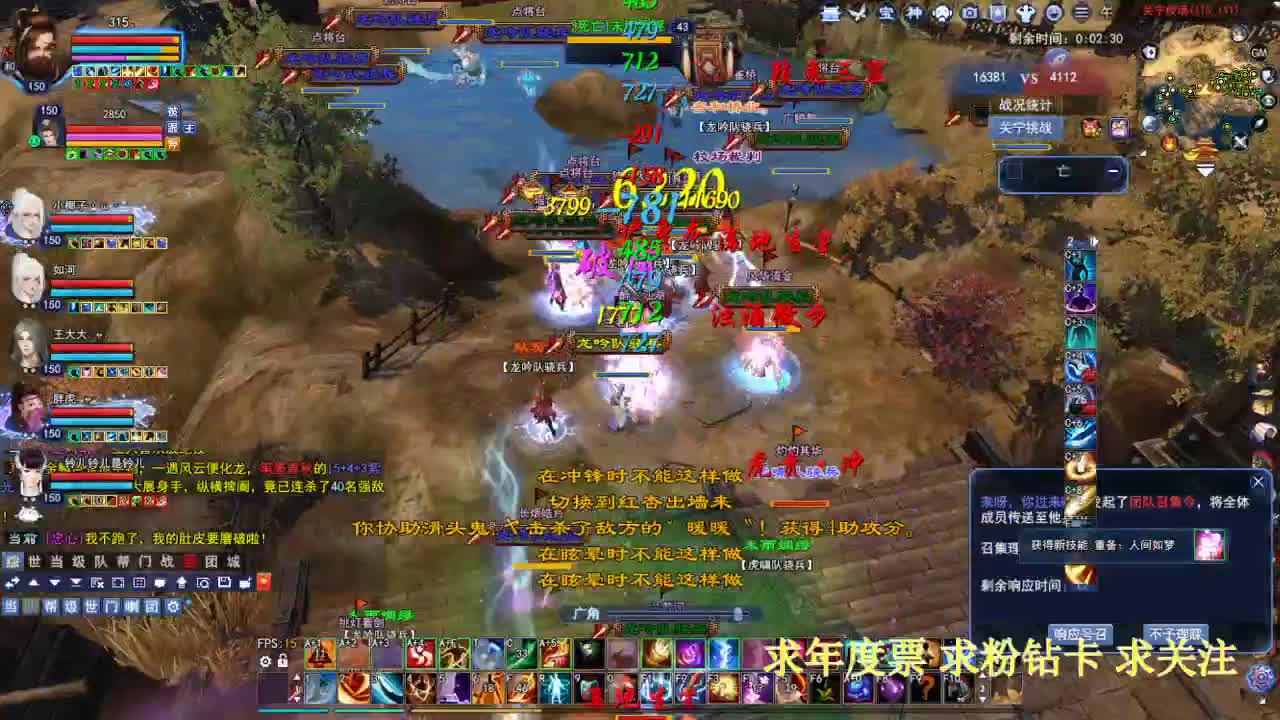Open the 宝 treasure icon in top toolbar
Viewport: 1280px width, 720px height.
tap(890, 13)
